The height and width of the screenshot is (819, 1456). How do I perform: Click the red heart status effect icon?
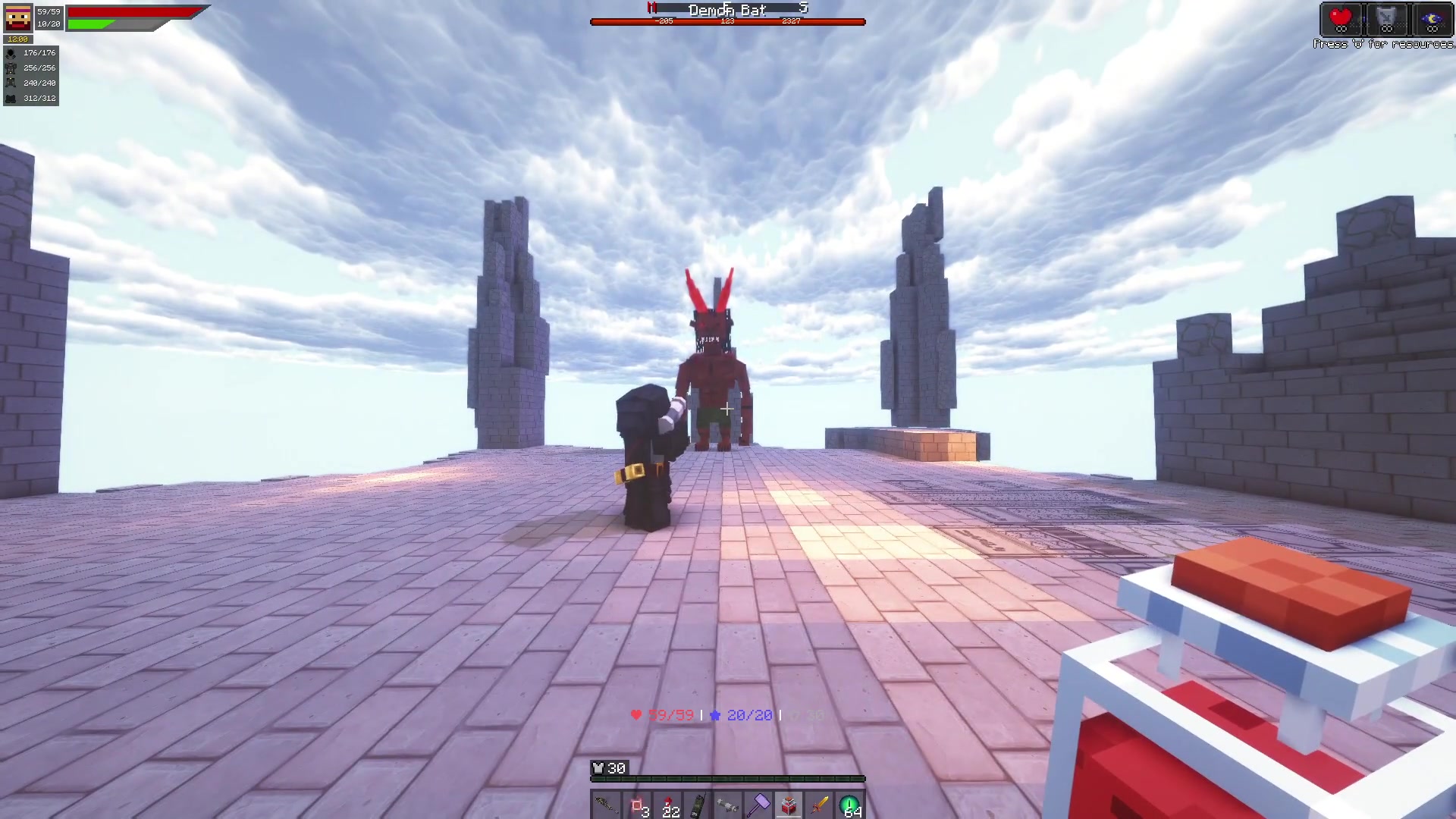[1341, 19]
